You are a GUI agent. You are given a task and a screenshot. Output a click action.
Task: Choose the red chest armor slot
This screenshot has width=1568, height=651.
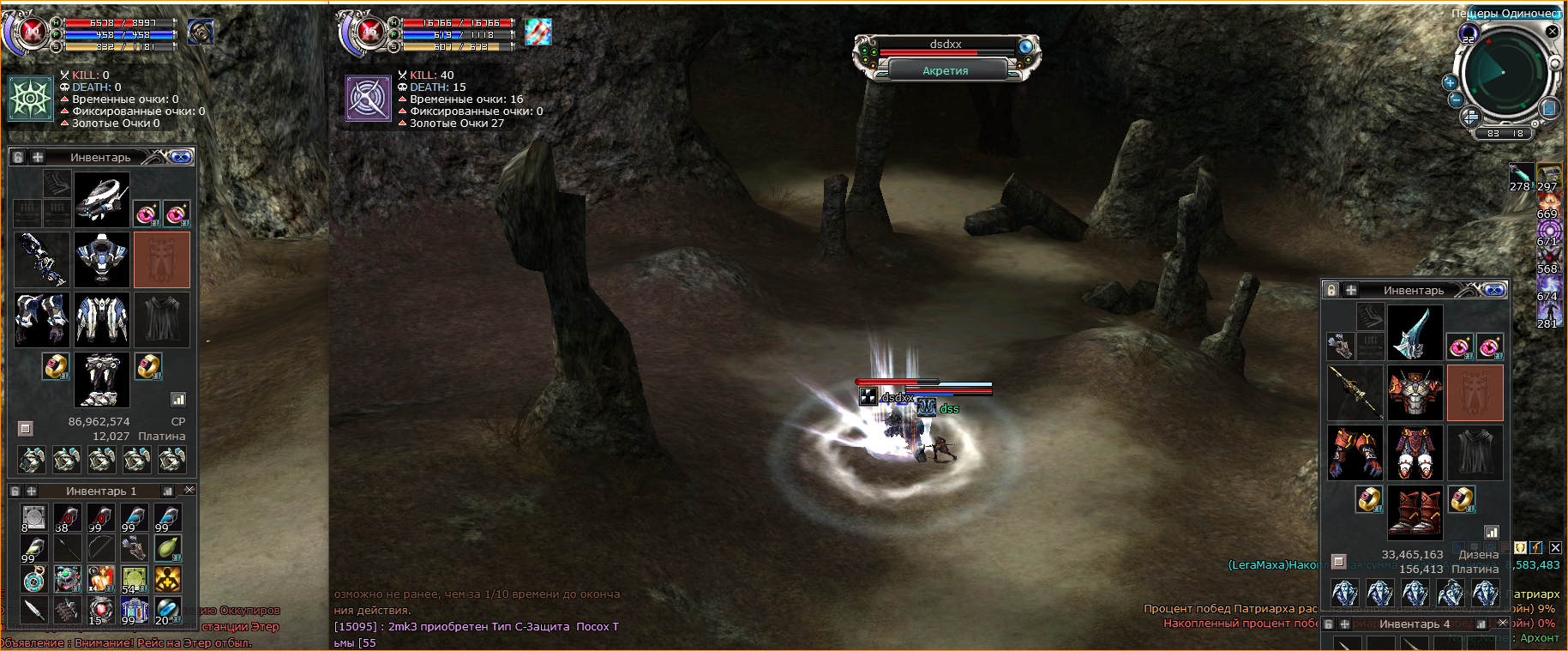coord(1415,393)
